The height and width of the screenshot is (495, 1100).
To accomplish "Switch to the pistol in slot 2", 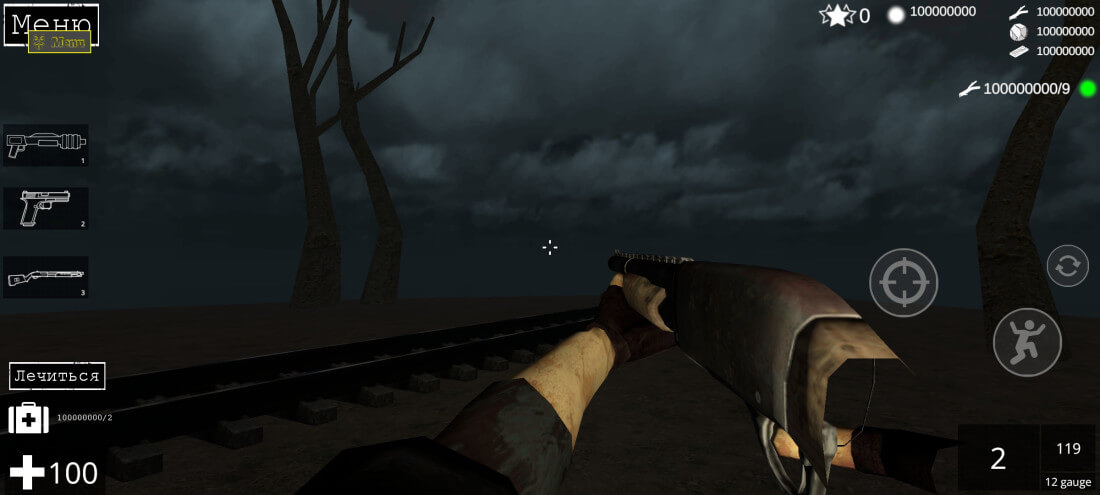I will coord(46,208).
